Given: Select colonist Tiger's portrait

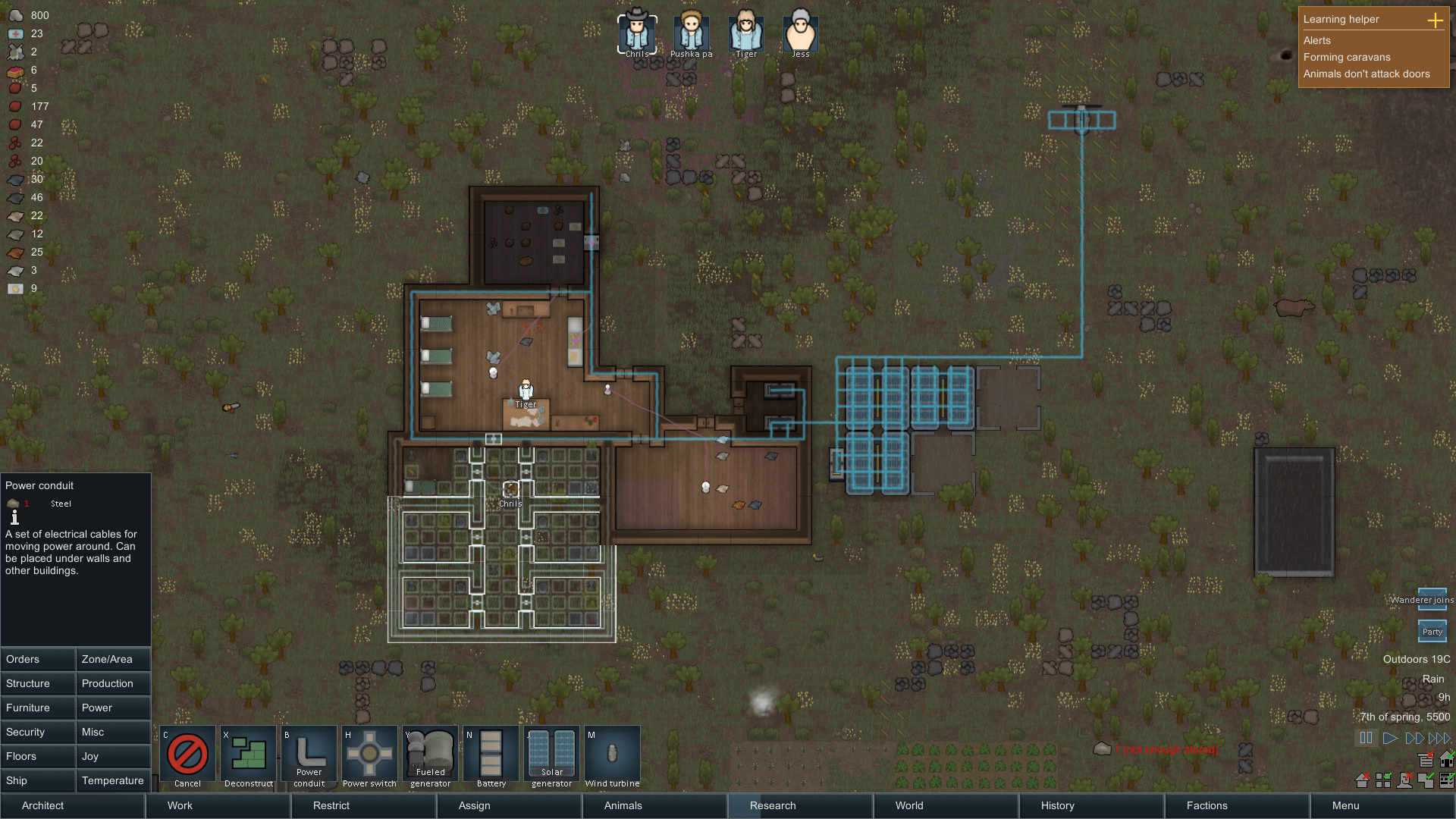Looking at the screenshot, I should (x=745, y=32).
